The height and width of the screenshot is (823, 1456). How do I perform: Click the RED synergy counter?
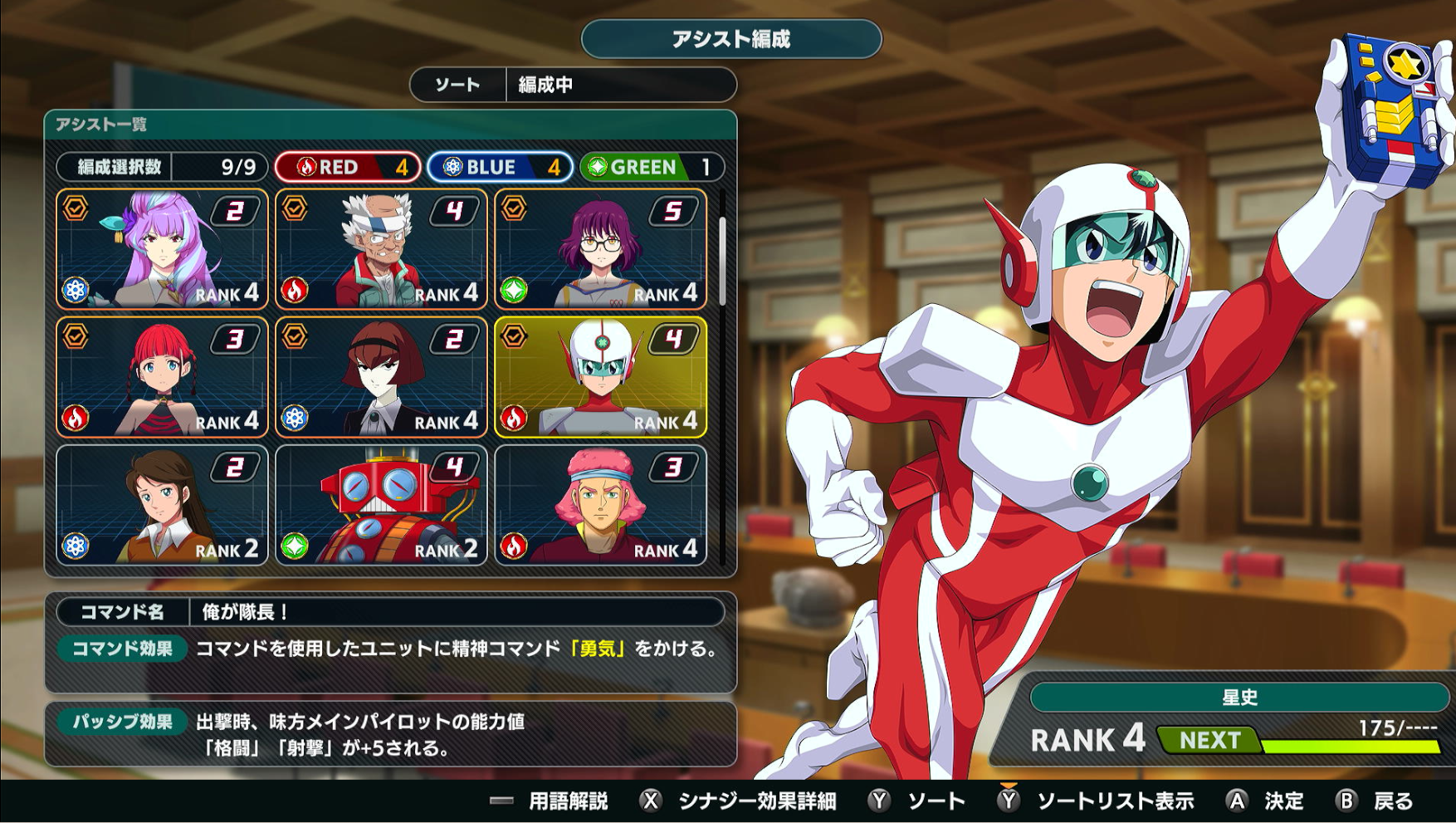348,167
